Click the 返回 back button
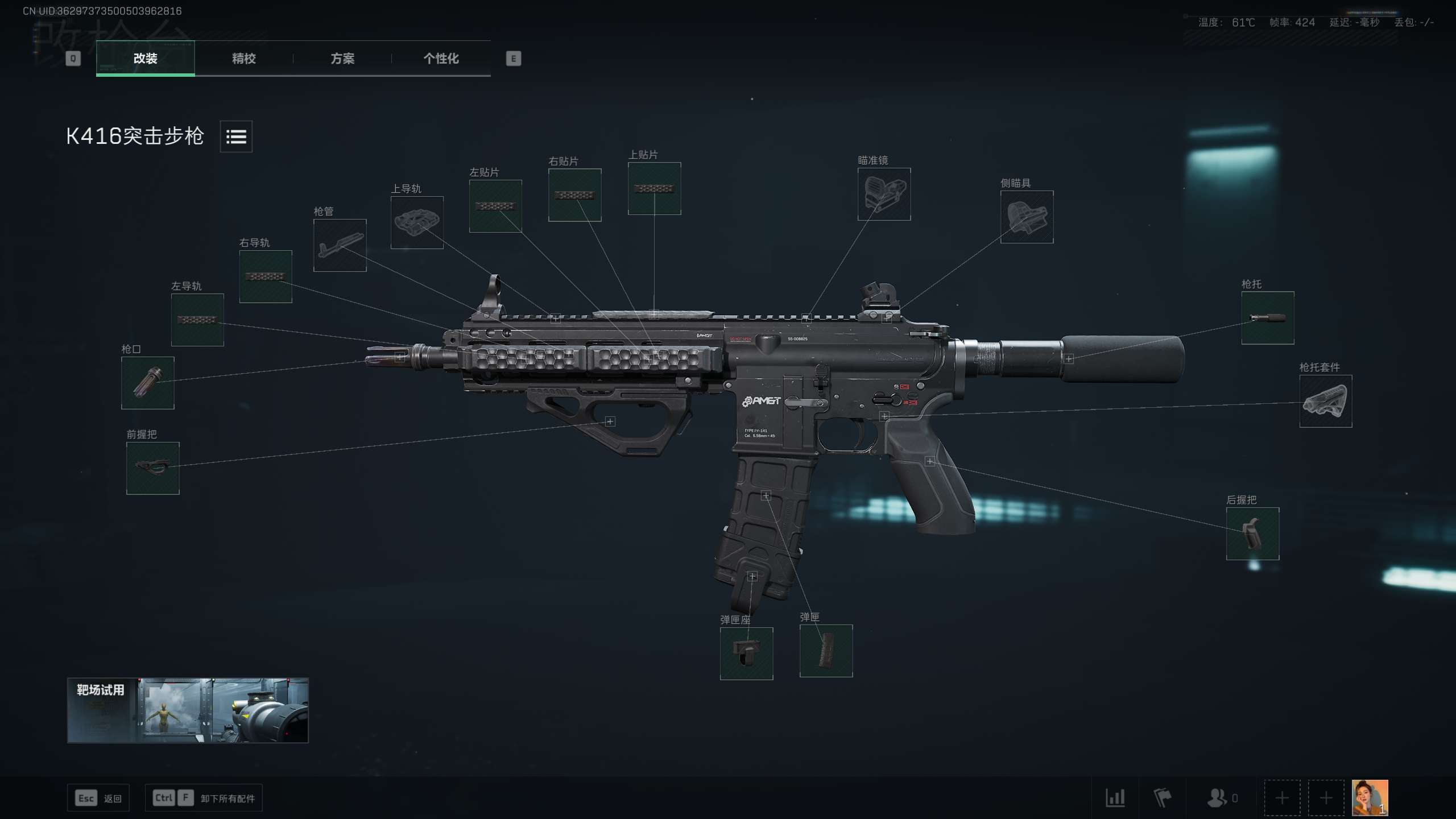 point(98,798)
